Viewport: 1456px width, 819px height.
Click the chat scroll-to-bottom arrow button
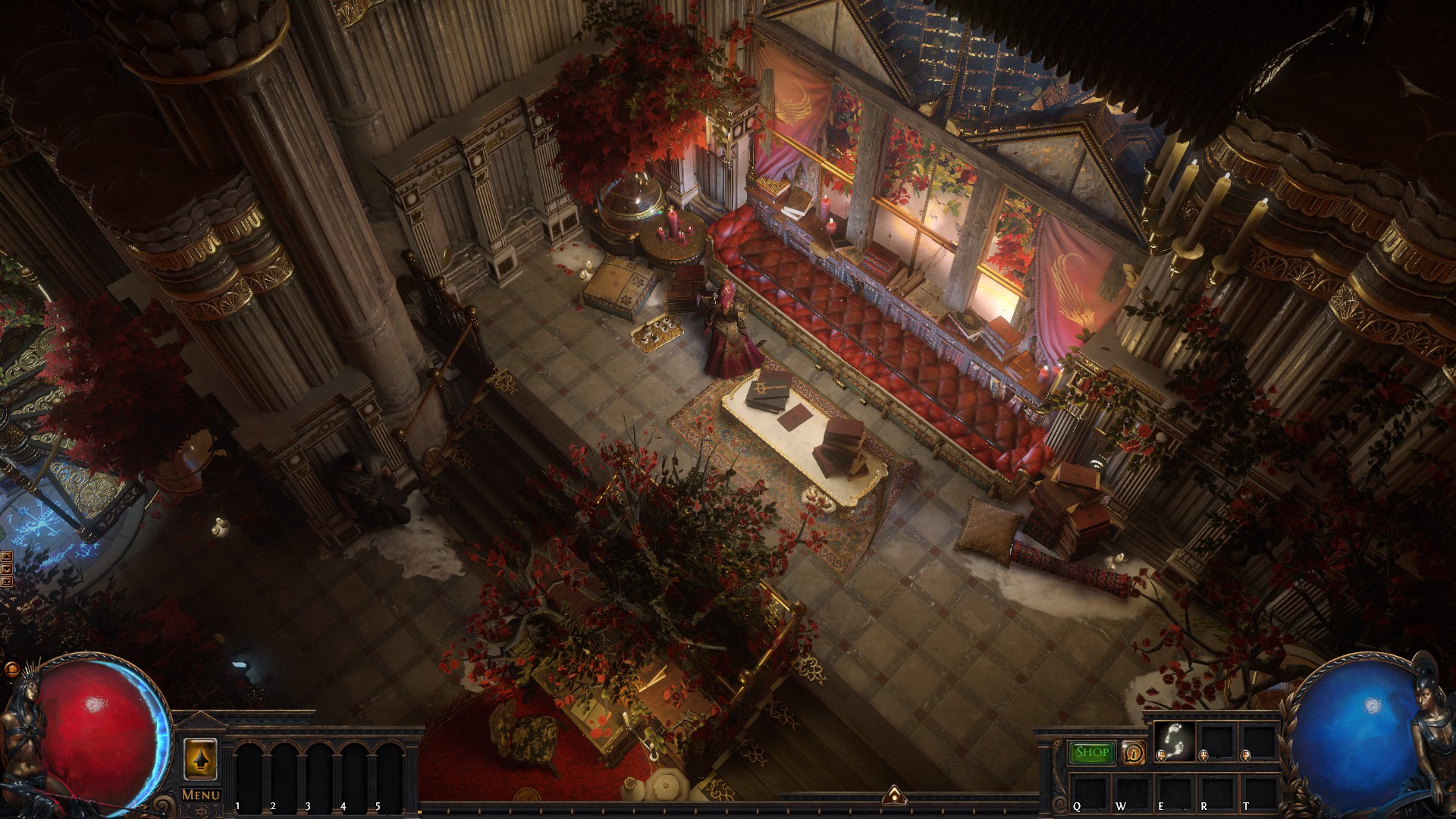[x=7, y=582]
